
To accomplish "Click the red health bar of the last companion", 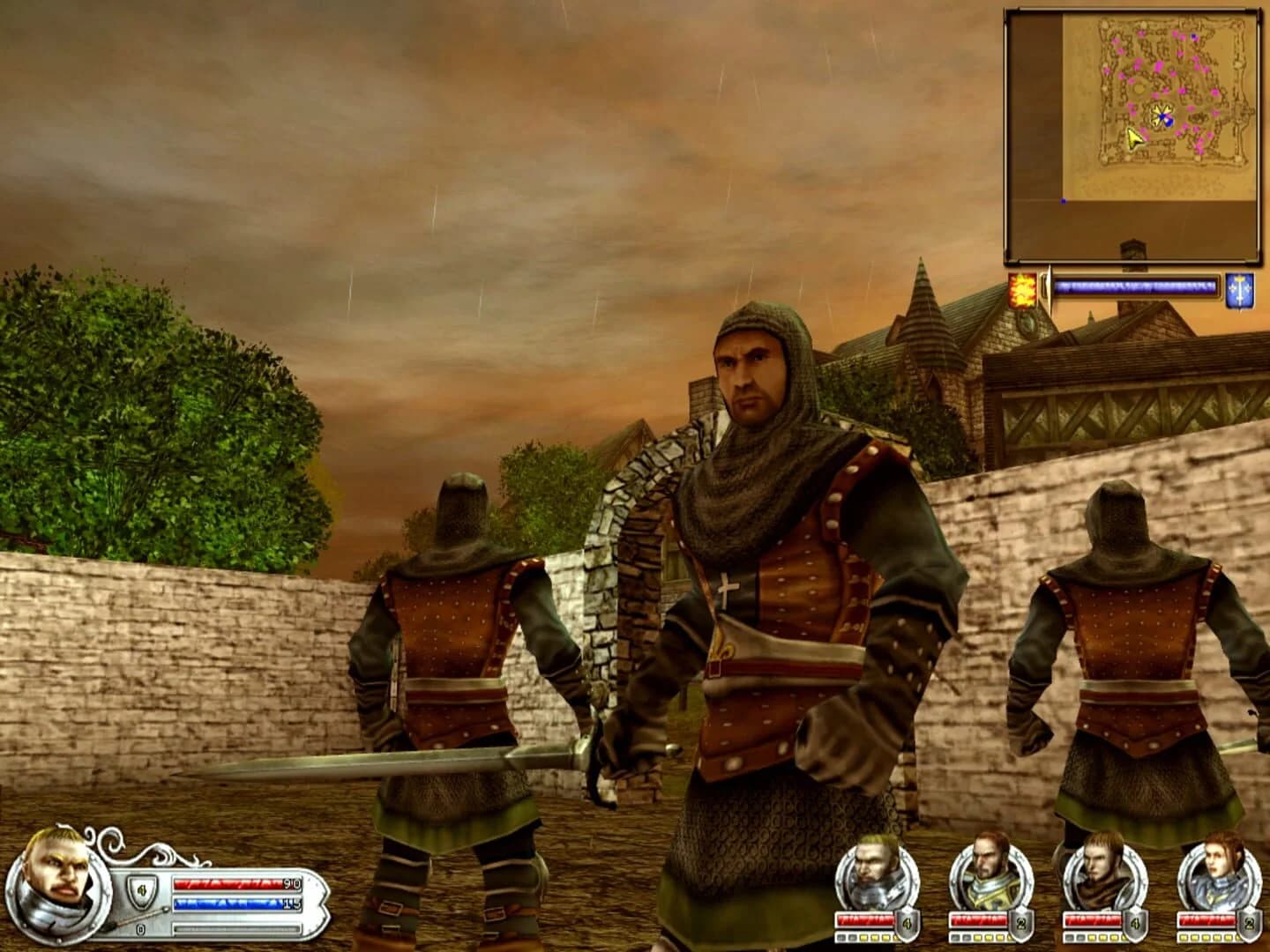I will pos(1206,919).
